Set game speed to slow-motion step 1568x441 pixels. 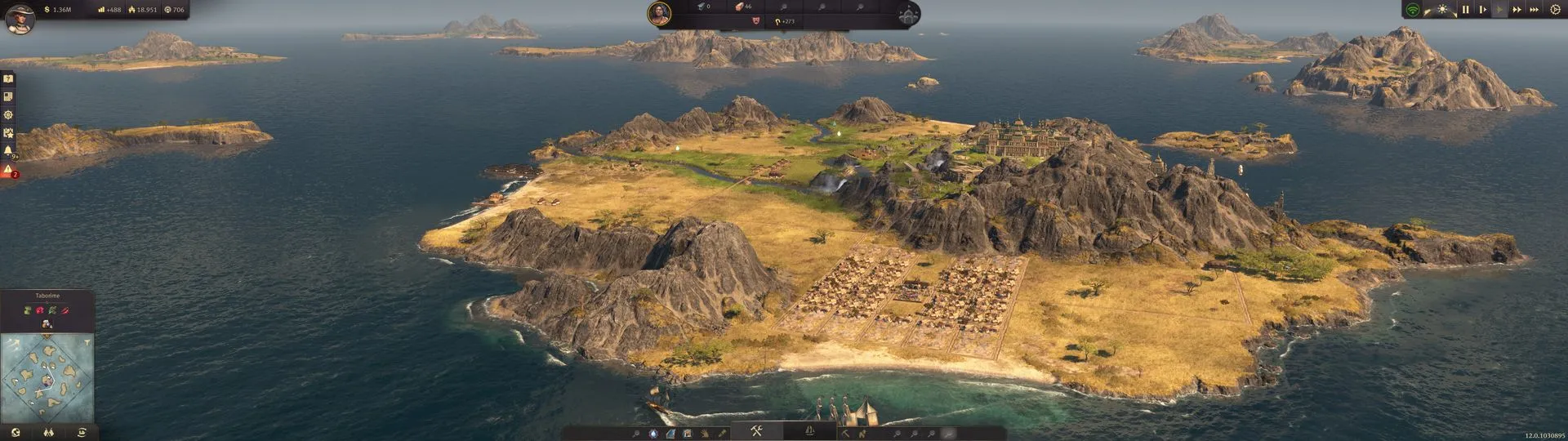tap(1482, 10)
